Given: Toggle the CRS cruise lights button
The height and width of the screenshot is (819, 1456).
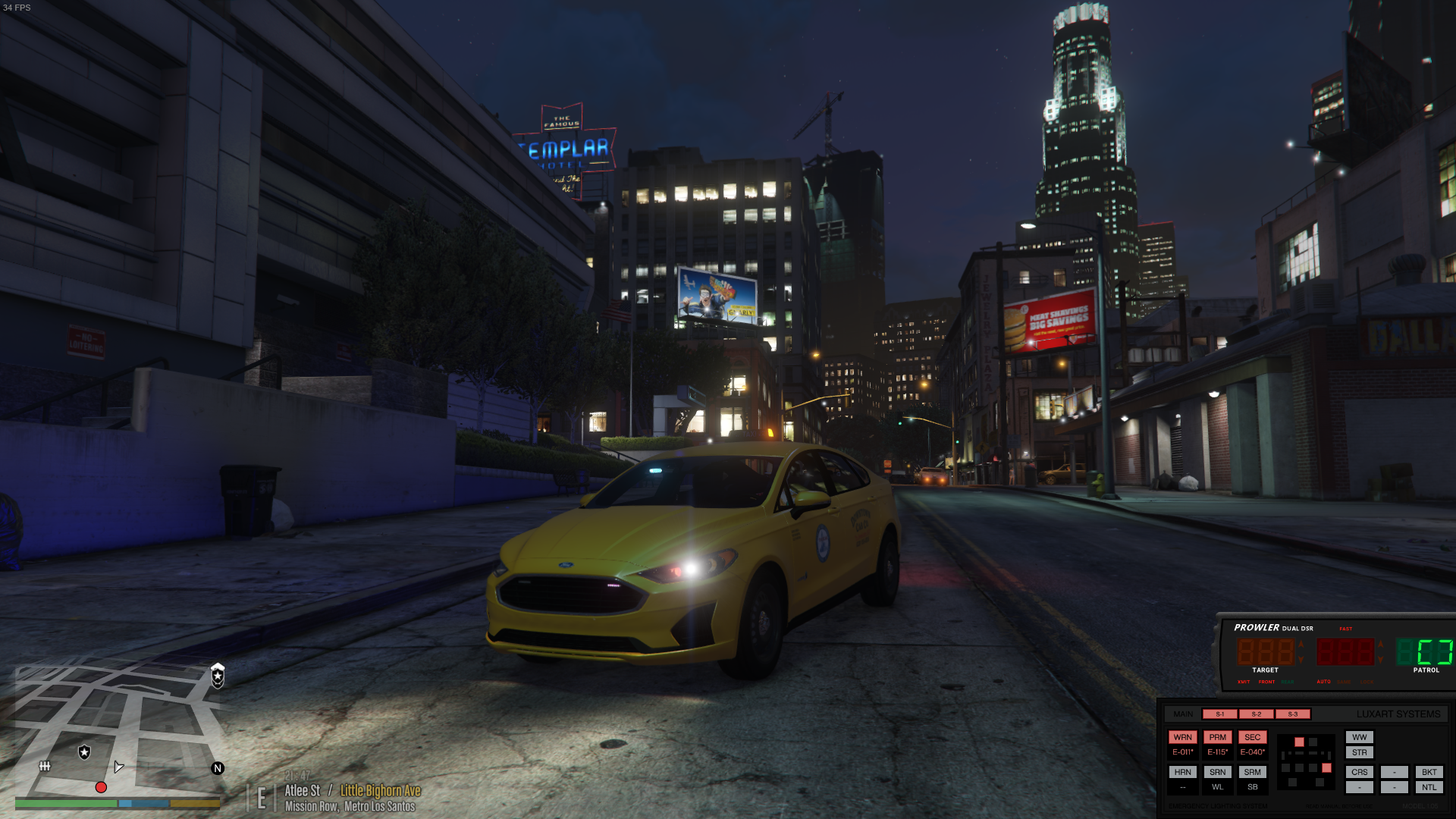Looking at the screenshot, I should tap(1359, 772).
